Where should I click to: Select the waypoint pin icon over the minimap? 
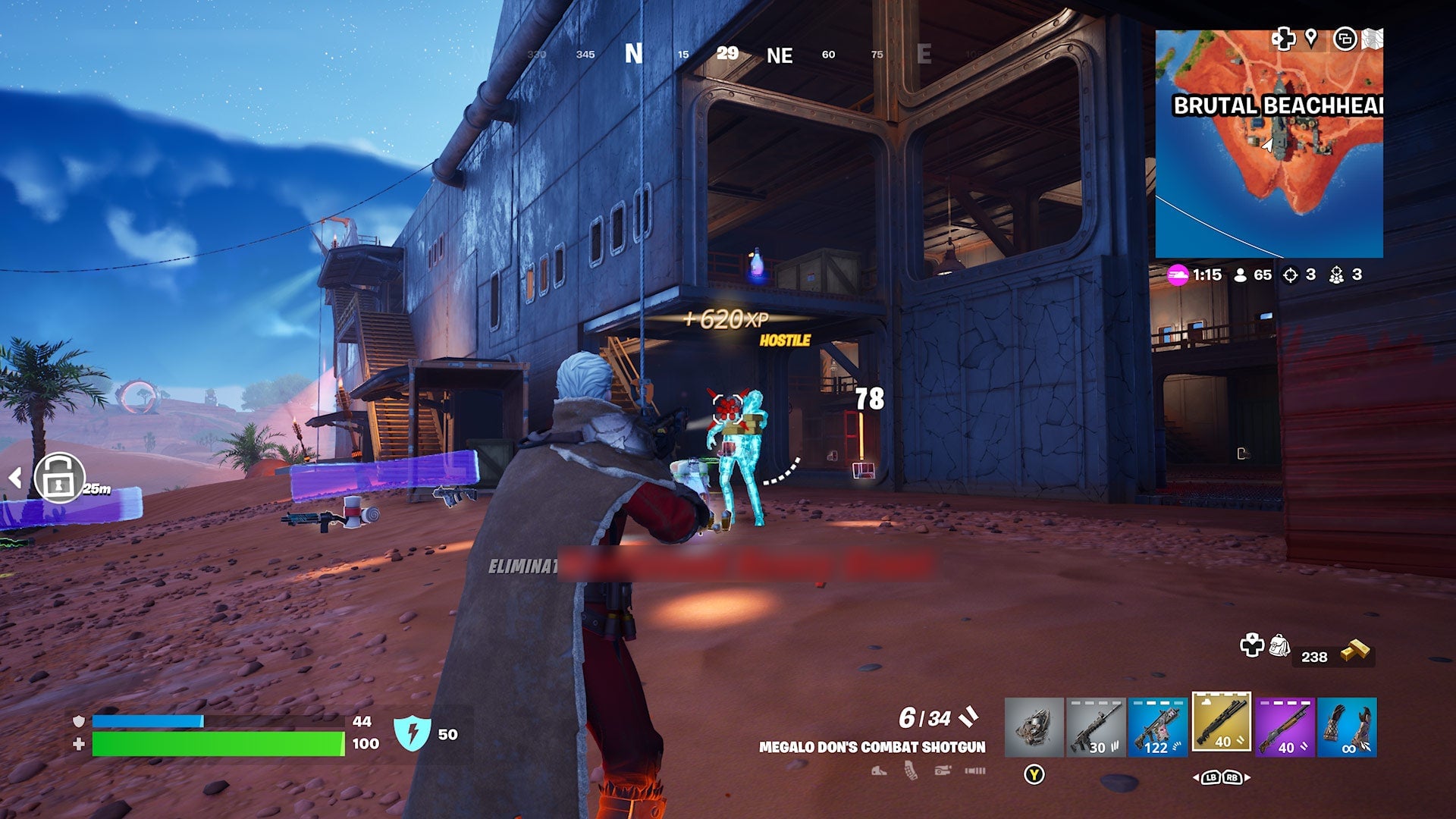click(1311, 39)
